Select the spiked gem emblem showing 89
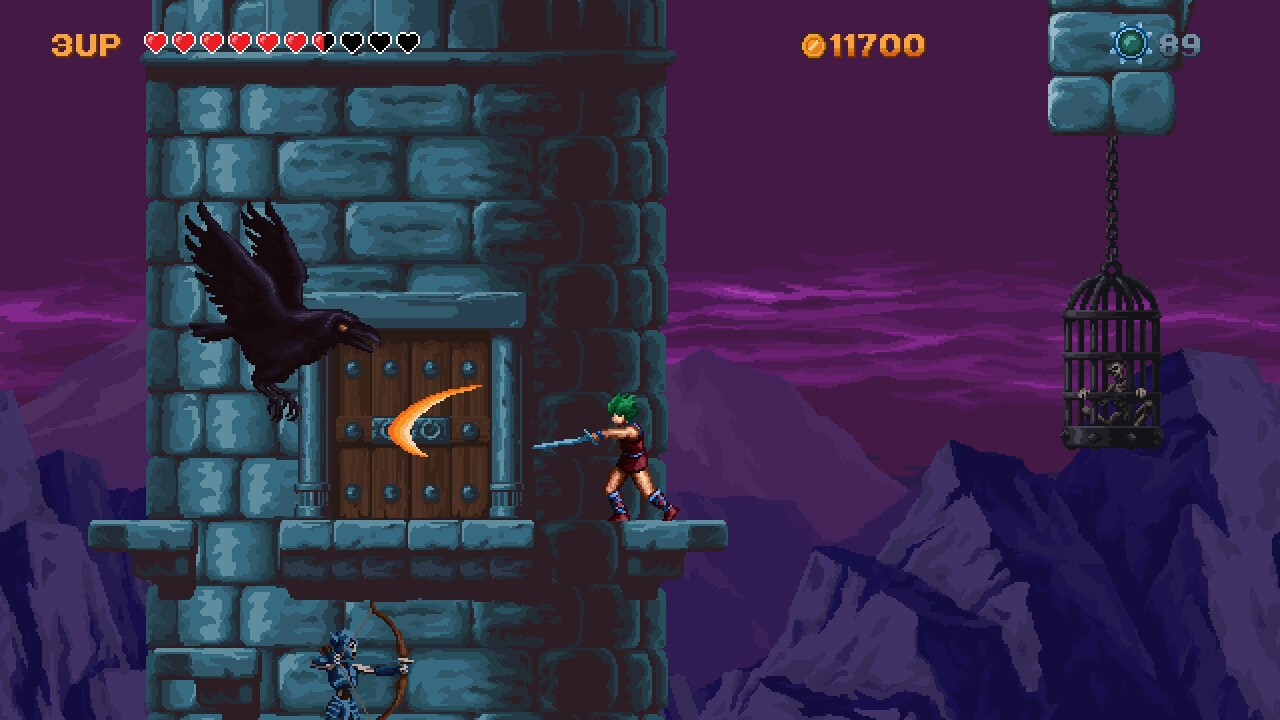The image size is (1280, 720). pyautogui.click(x=1129, y=44)
